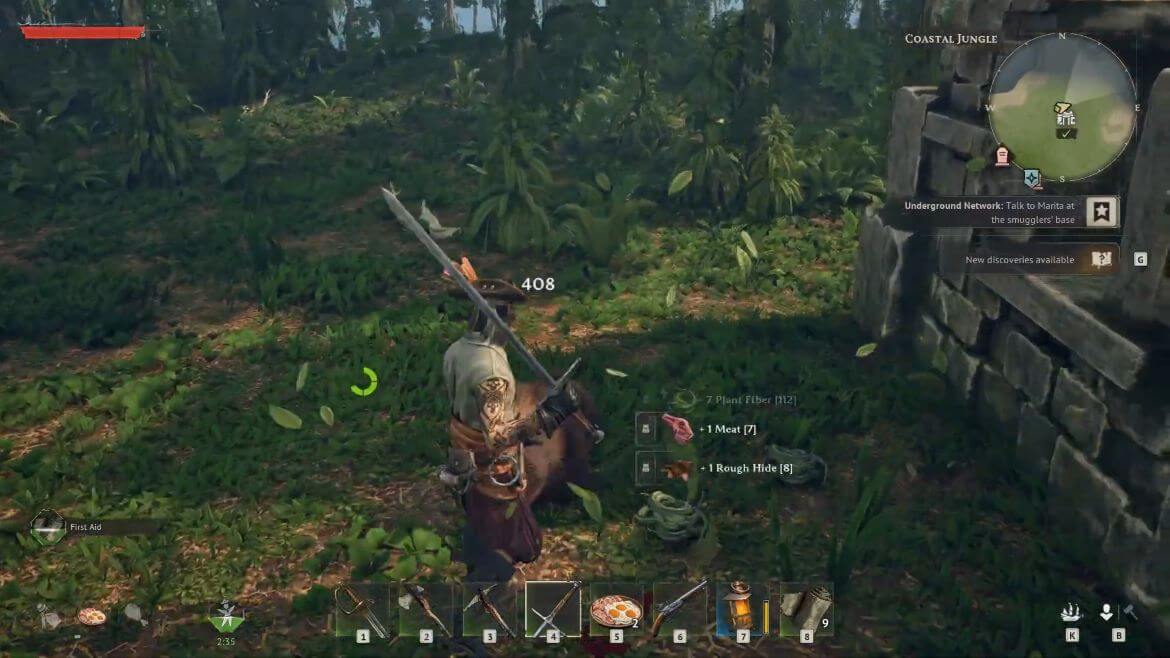Choose the pickaxe in hotbar slot 3

[489, 609]
